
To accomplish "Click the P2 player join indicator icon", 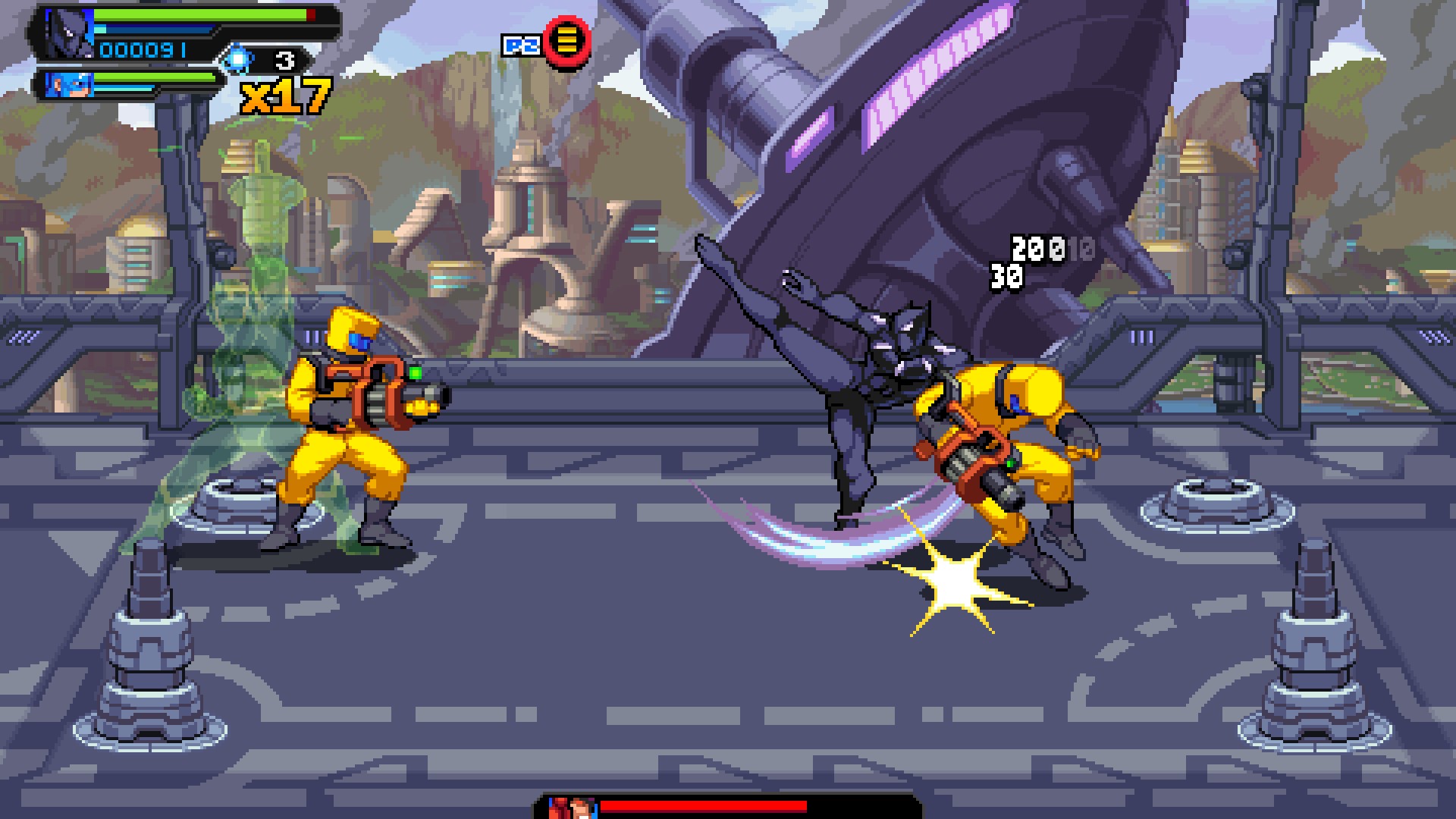I will point(523,43).
